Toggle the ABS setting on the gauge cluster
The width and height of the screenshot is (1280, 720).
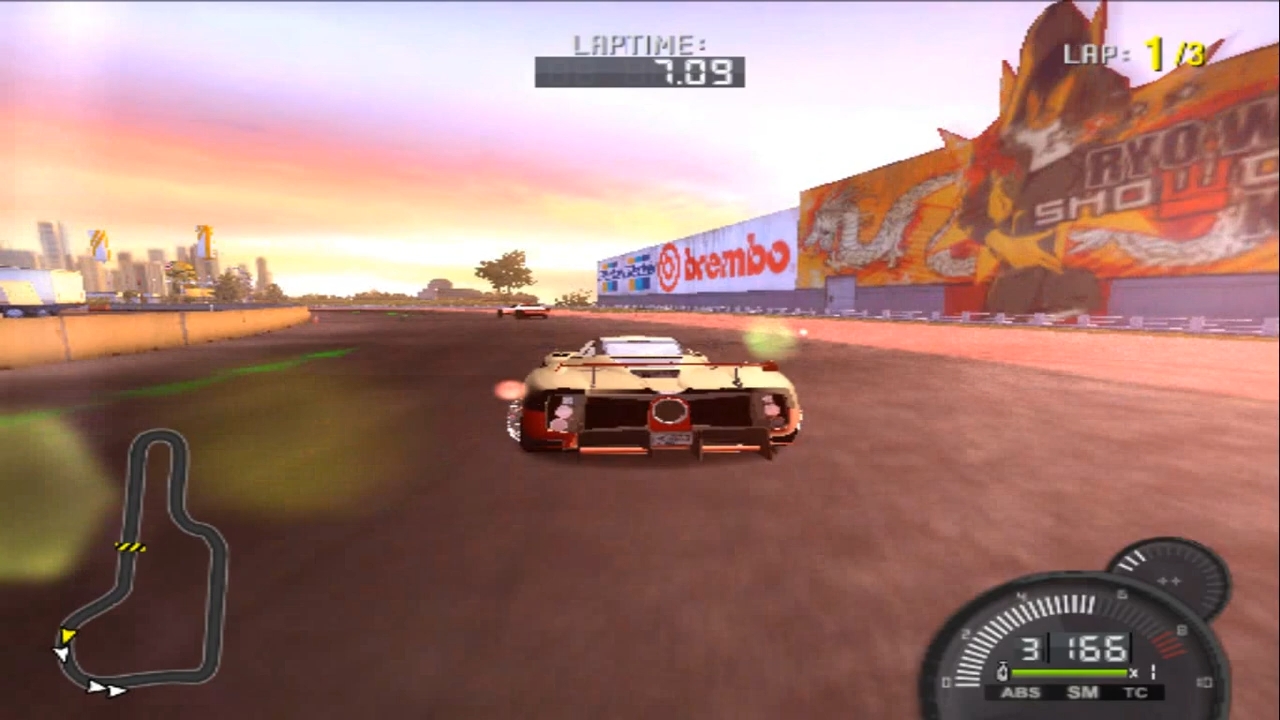click(x=1022, y=693)
